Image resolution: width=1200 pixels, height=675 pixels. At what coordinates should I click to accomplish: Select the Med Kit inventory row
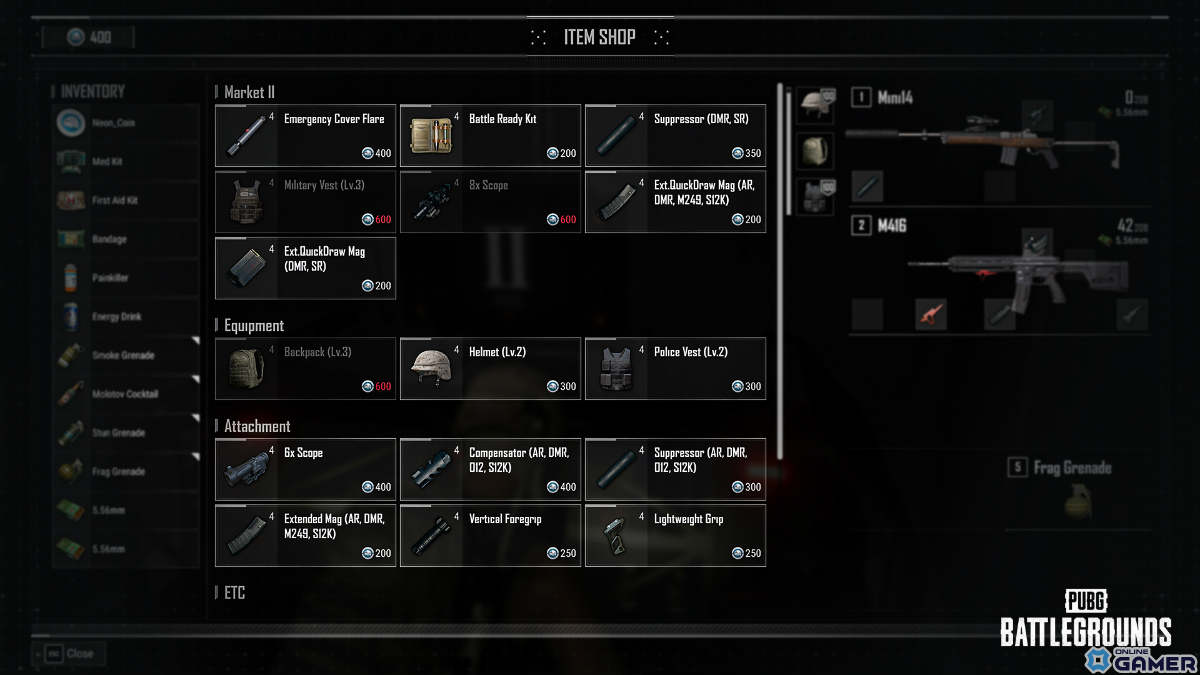pyautogui.click(x=125, y=161)
